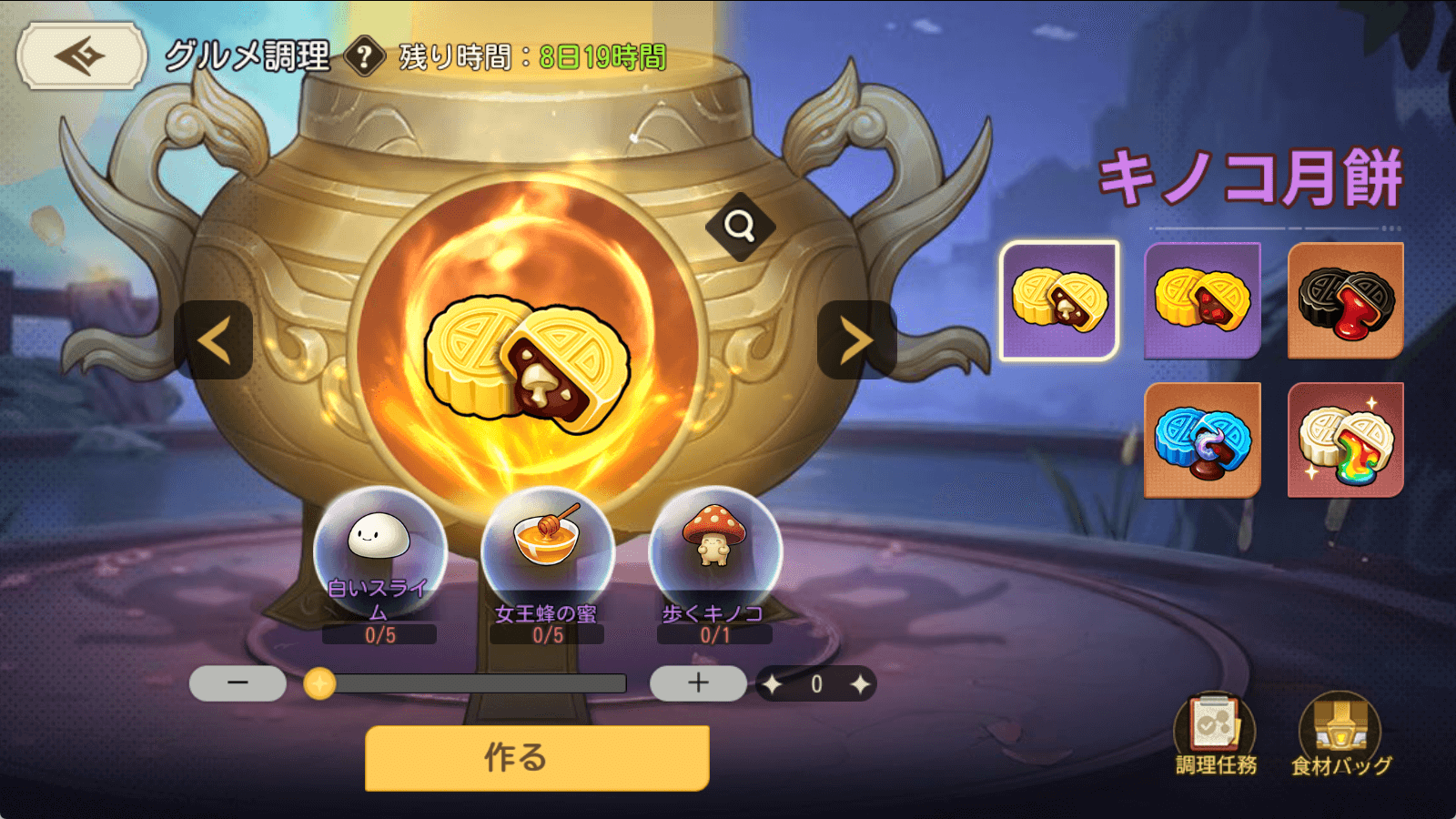Inspect the dish with the magnifier icon
The height and width of the screenshot is (819, 1456).
click(x=740, y=226)
